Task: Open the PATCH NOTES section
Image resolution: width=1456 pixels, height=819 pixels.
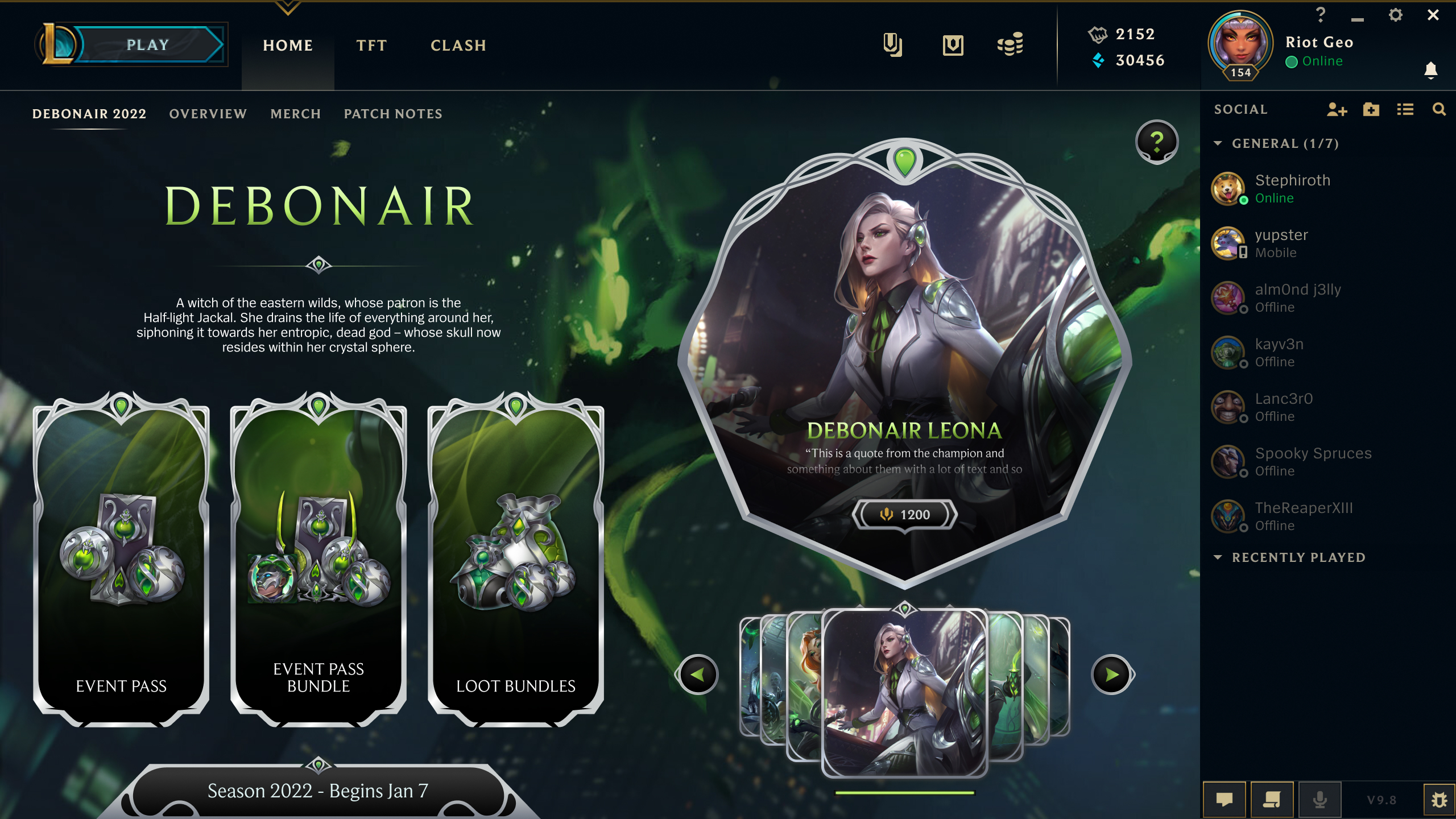Action: pos(393,114)
